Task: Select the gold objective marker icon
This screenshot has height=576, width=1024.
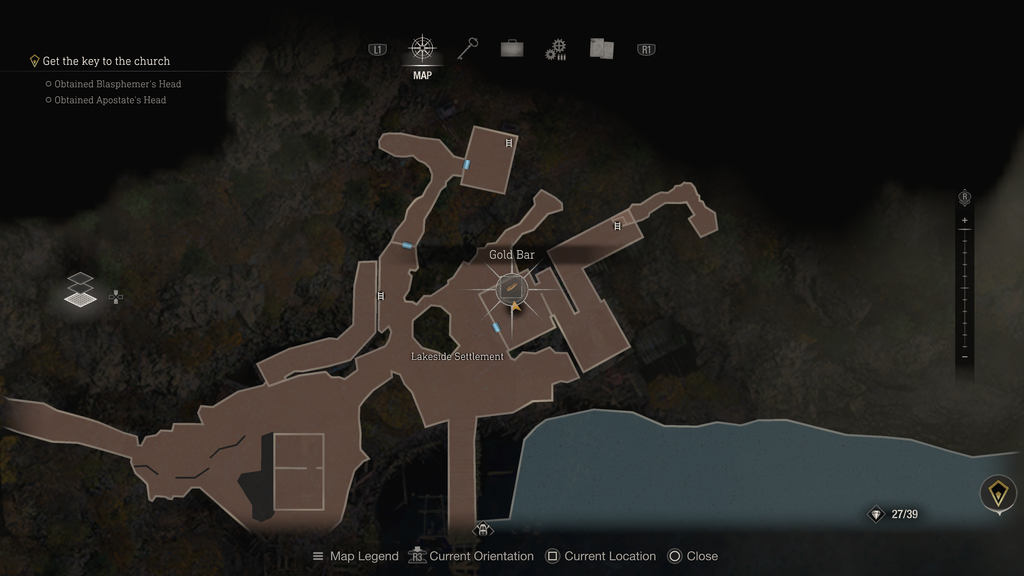Action: pos(997,493)
